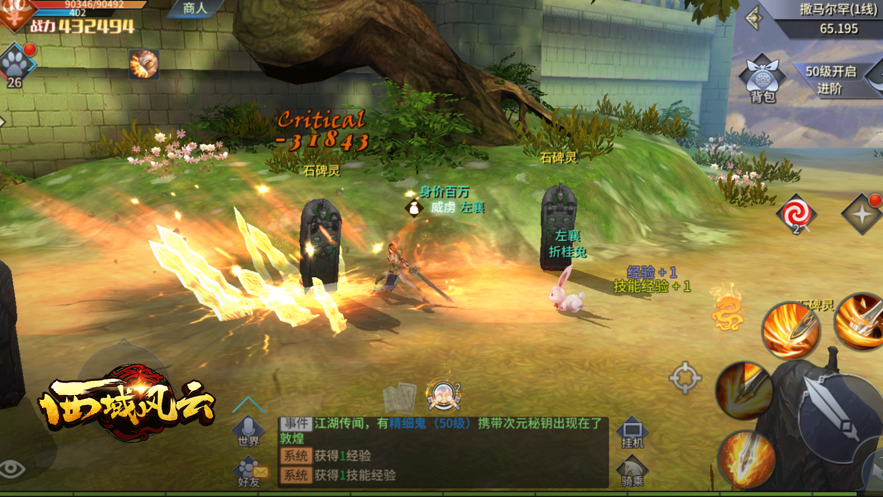Open the playing cards icon above chat
Screen dimensions: 883x497
(399, 397)
